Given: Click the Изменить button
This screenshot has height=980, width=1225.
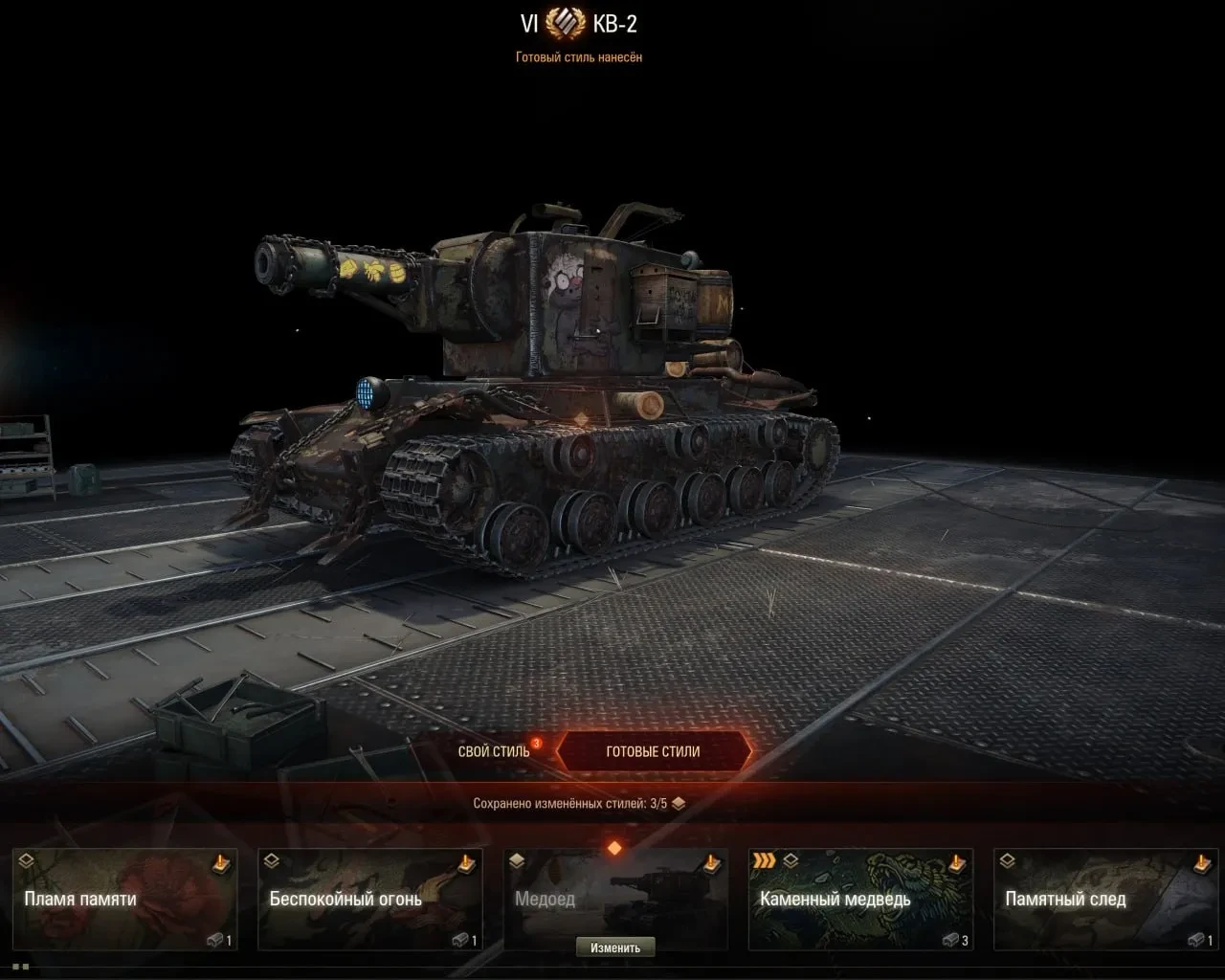Looking at the screenshot, I should coord(615,947).
